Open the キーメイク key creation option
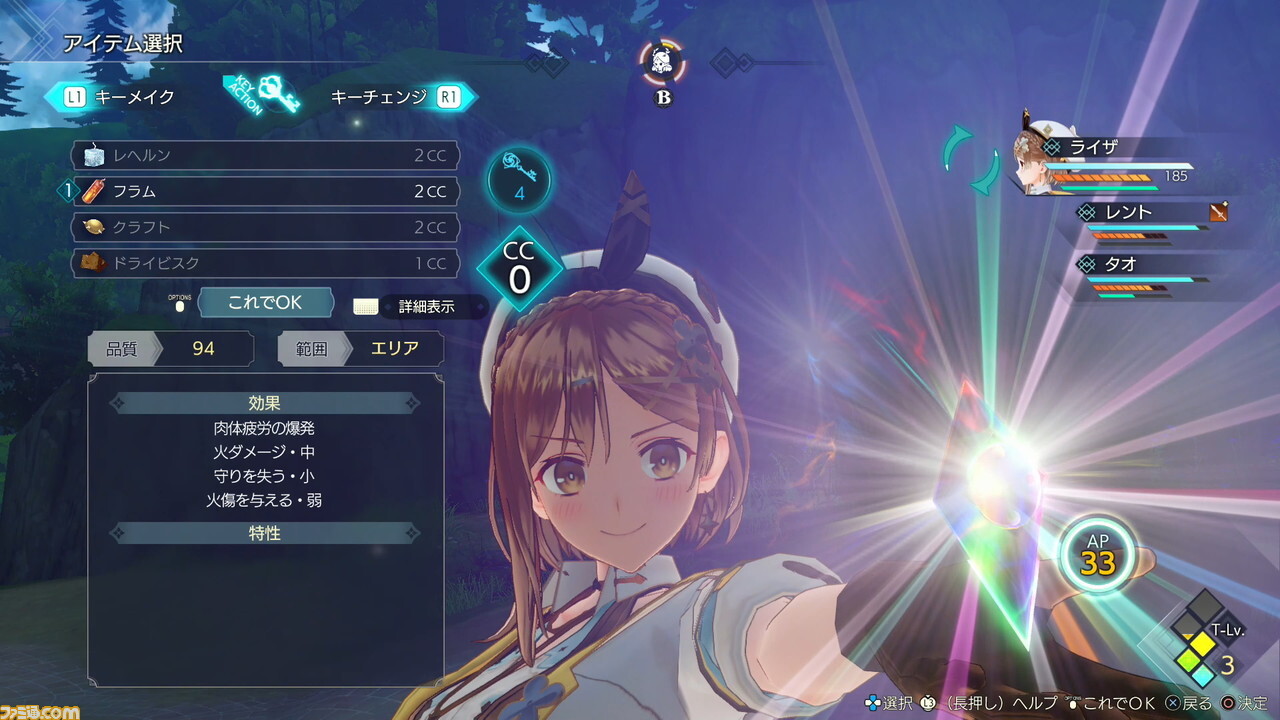Viewport: 1280px width, 720px height. 120,97
